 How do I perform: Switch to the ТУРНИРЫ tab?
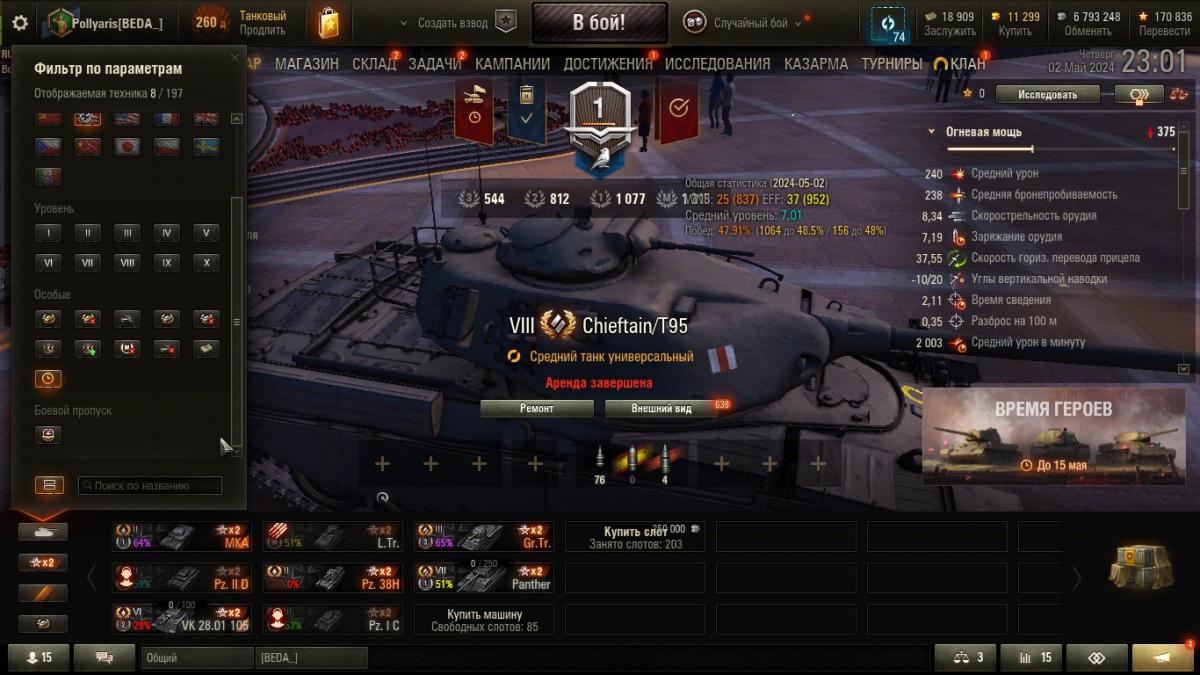click(x=891, y=64)
